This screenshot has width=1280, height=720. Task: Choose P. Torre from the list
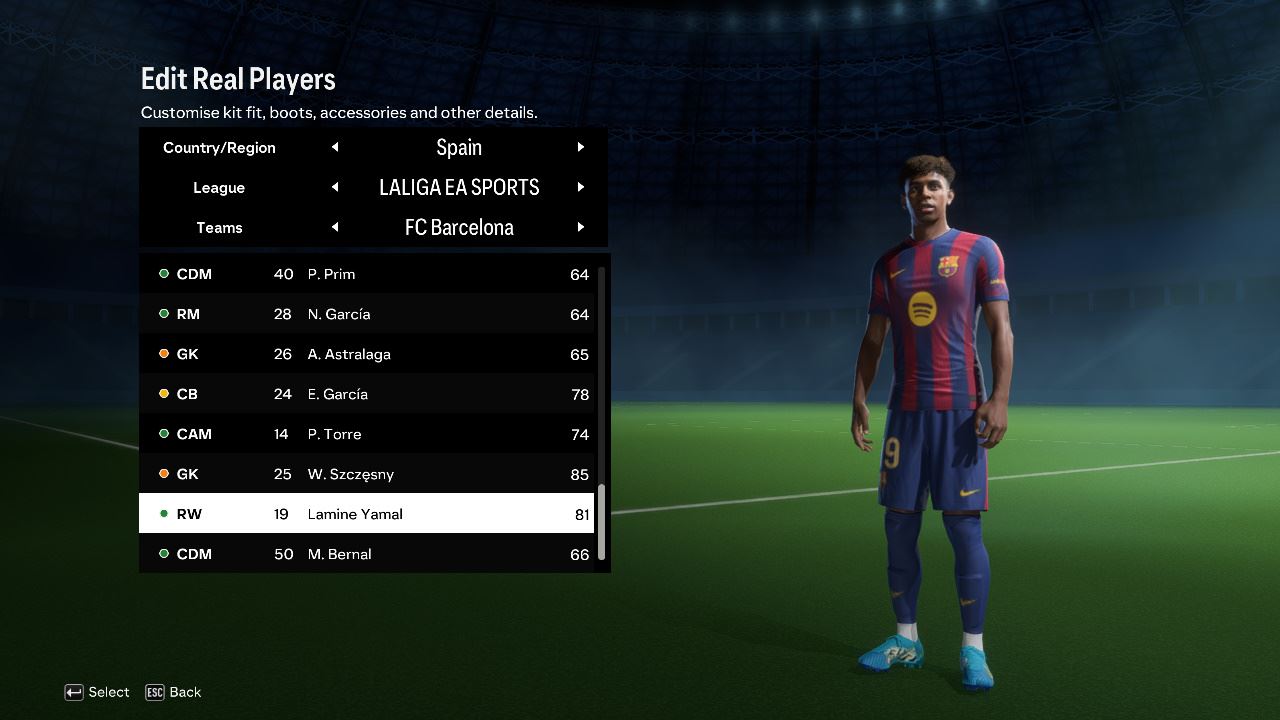click(367, 434)
